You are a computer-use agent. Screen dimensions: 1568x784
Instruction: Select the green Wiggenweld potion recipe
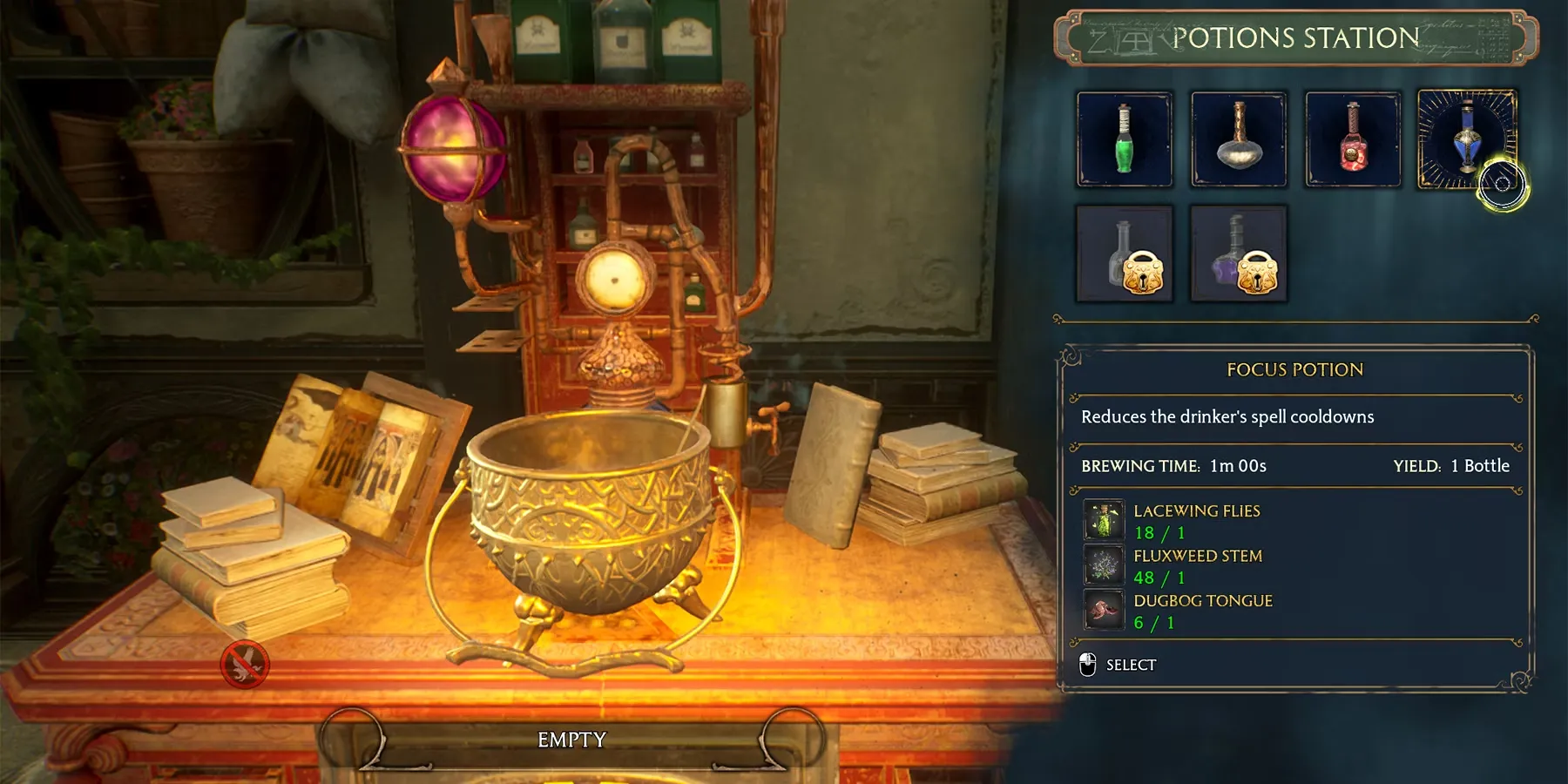(1124, 139)
